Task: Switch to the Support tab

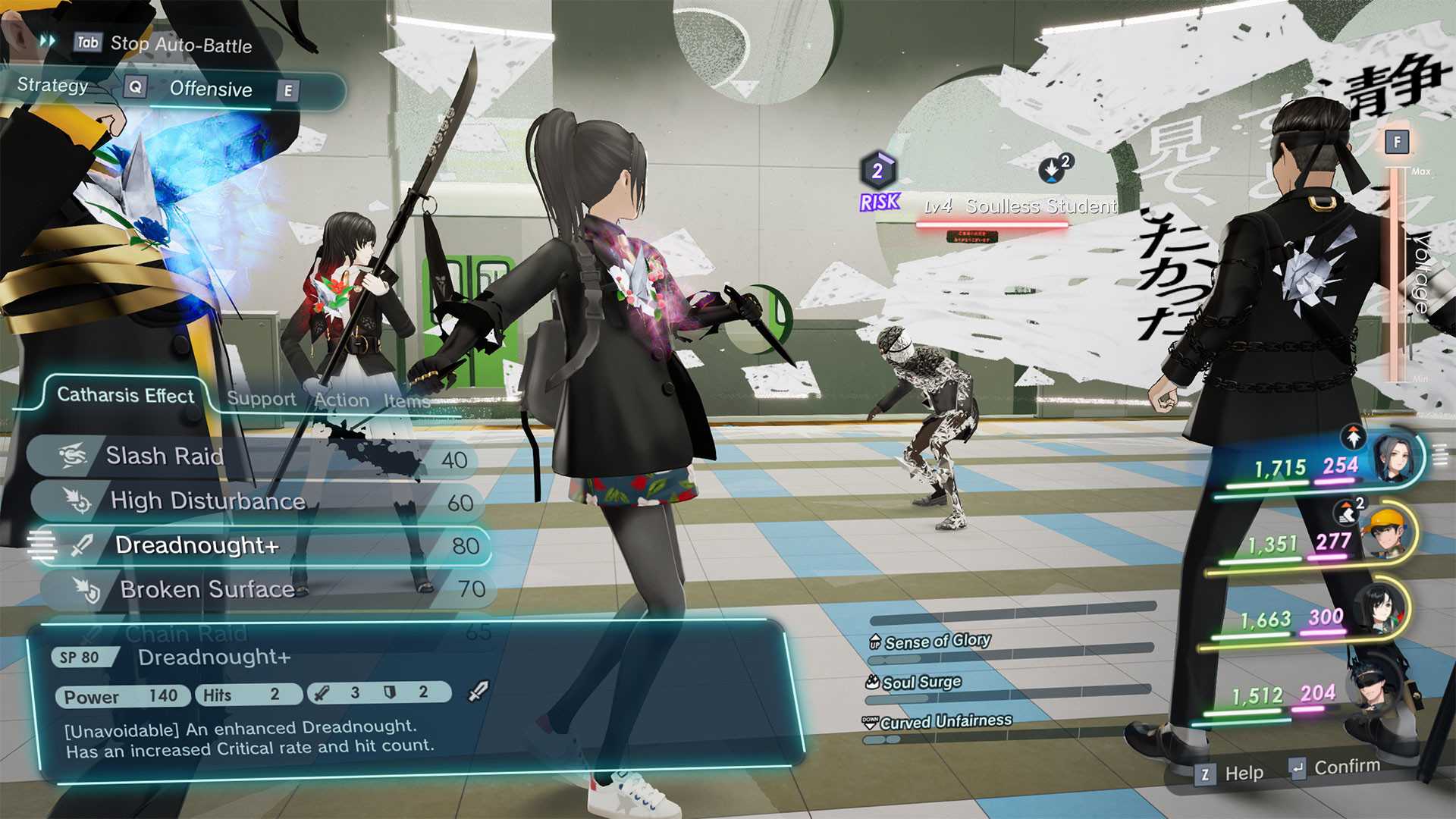Action: (262, 399)
